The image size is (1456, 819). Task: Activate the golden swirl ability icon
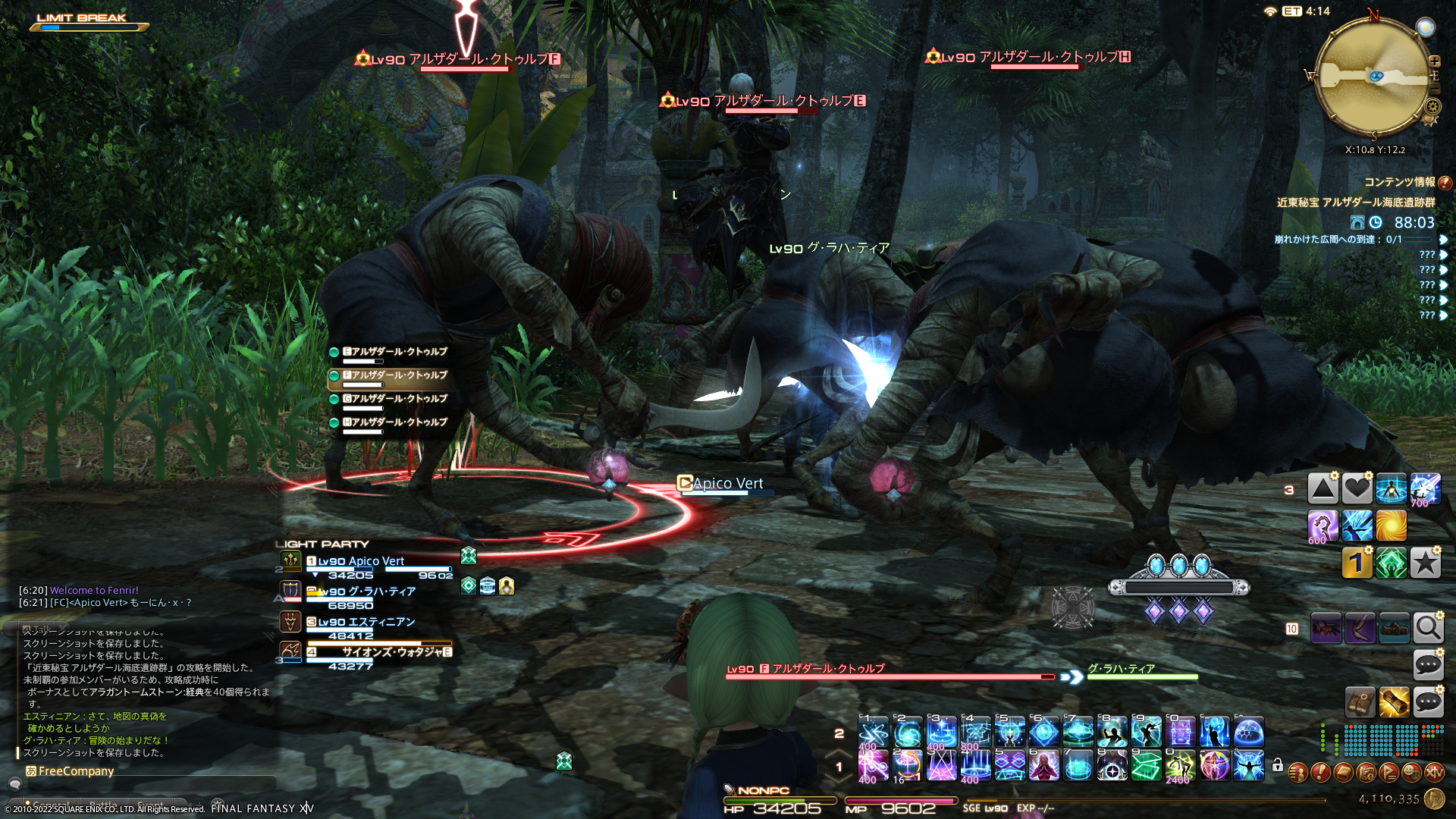pos(1391,525)
